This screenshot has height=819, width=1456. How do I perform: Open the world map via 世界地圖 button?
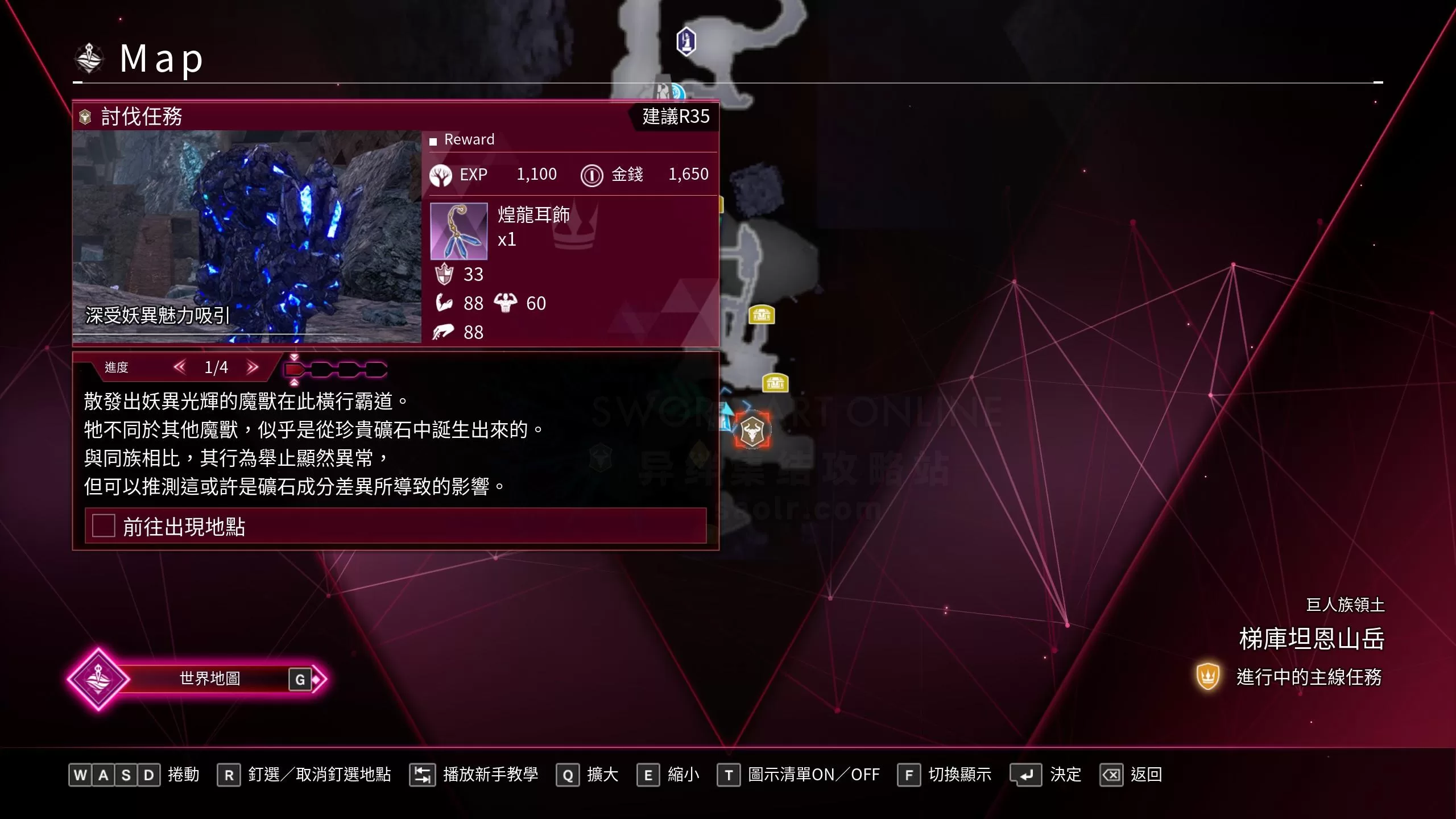click(x=210, y=678)
